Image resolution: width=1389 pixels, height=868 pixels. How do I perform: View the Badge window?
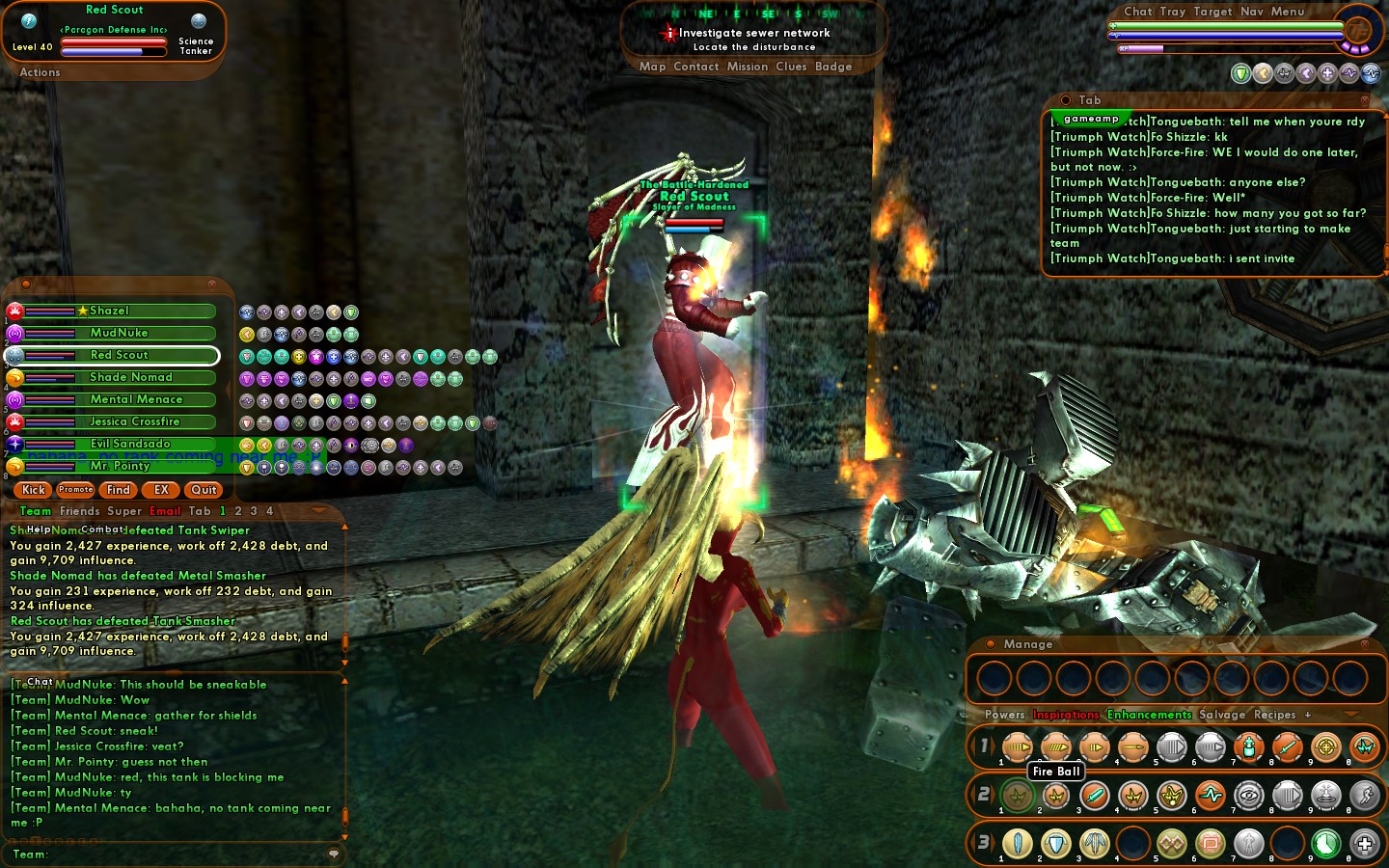pyautogui.click(x=833, y=67)
